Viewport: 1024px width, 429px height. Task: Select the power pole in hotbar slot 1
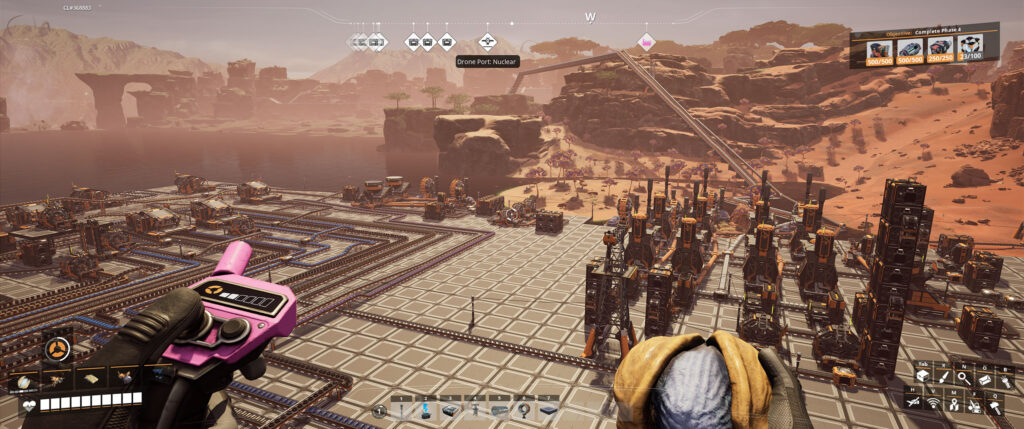403,410
